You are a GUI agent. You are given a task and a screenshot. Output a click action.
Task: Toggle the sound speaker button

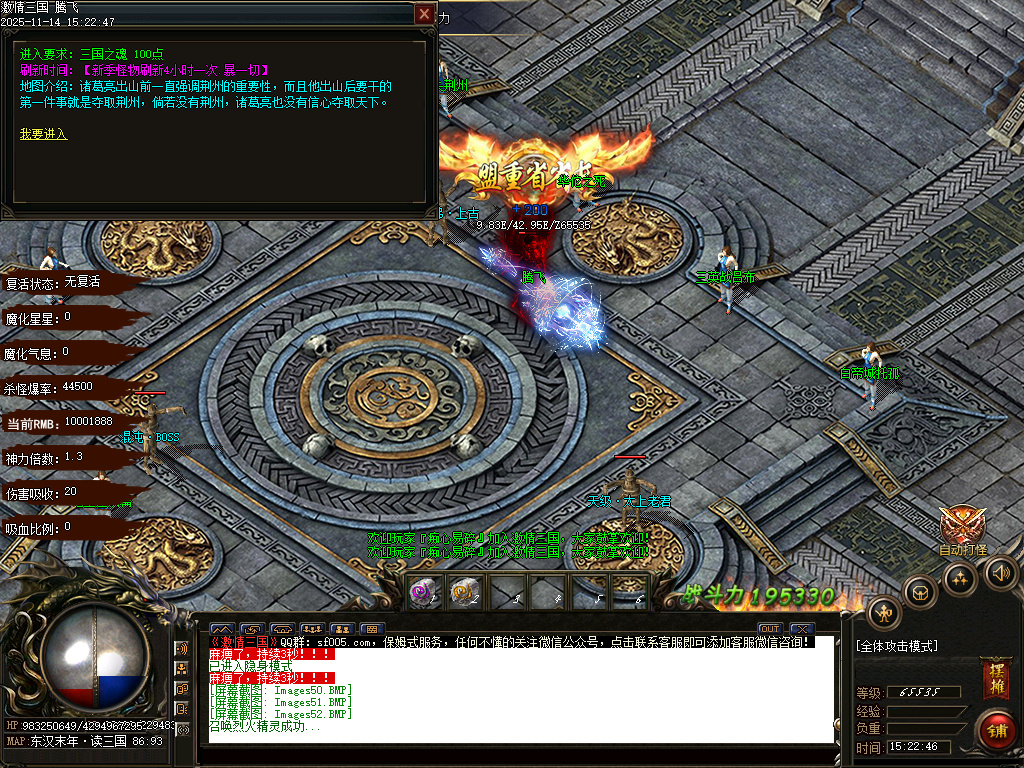click(x=1000, y=573)
